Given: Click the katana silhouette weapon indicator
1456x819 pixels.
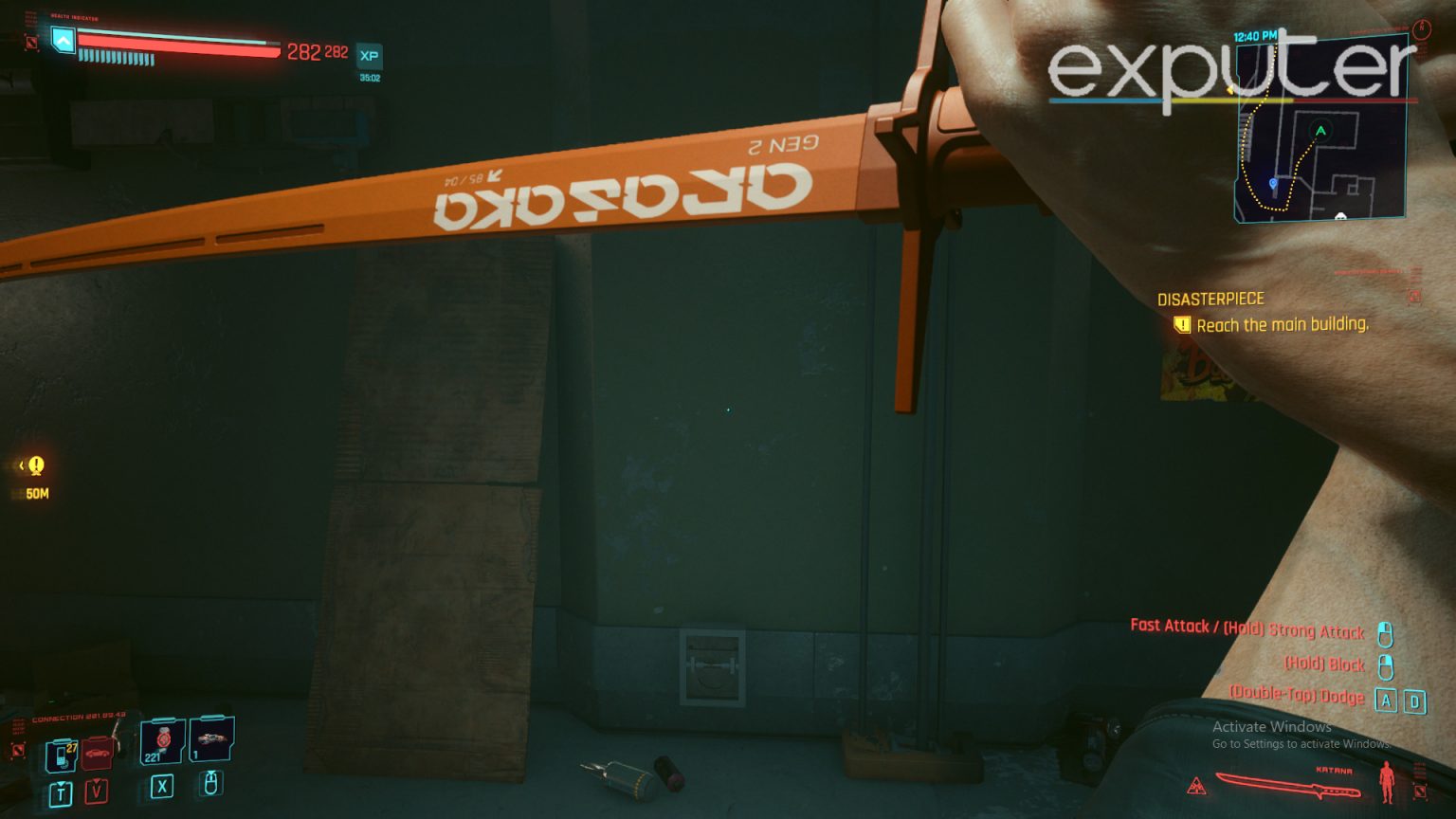Looking at the screenshot, I should click(1288, 785).
